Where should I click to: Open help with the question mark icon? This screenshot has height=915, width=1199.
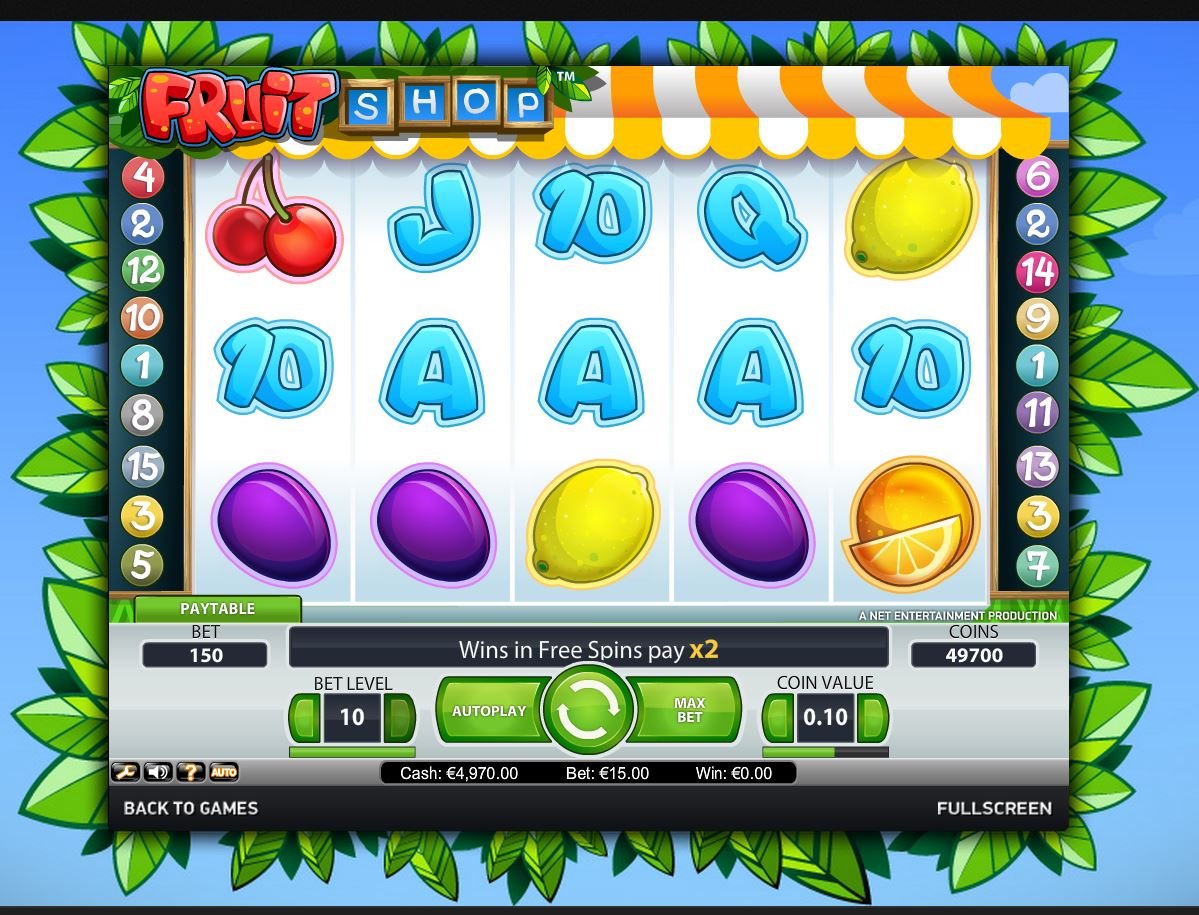[190, 772]
